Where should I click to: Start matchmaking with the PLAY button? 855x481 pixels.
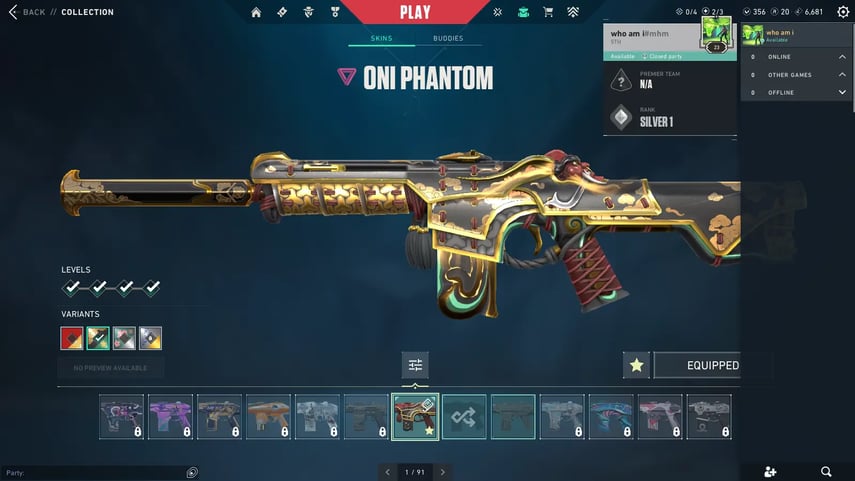coord(415,12)
